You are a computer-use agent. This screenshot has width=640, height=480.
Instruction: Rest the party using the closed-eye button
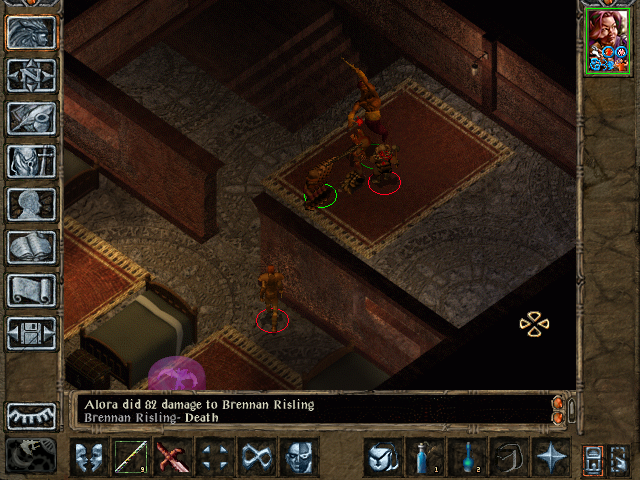coord(31,415)
